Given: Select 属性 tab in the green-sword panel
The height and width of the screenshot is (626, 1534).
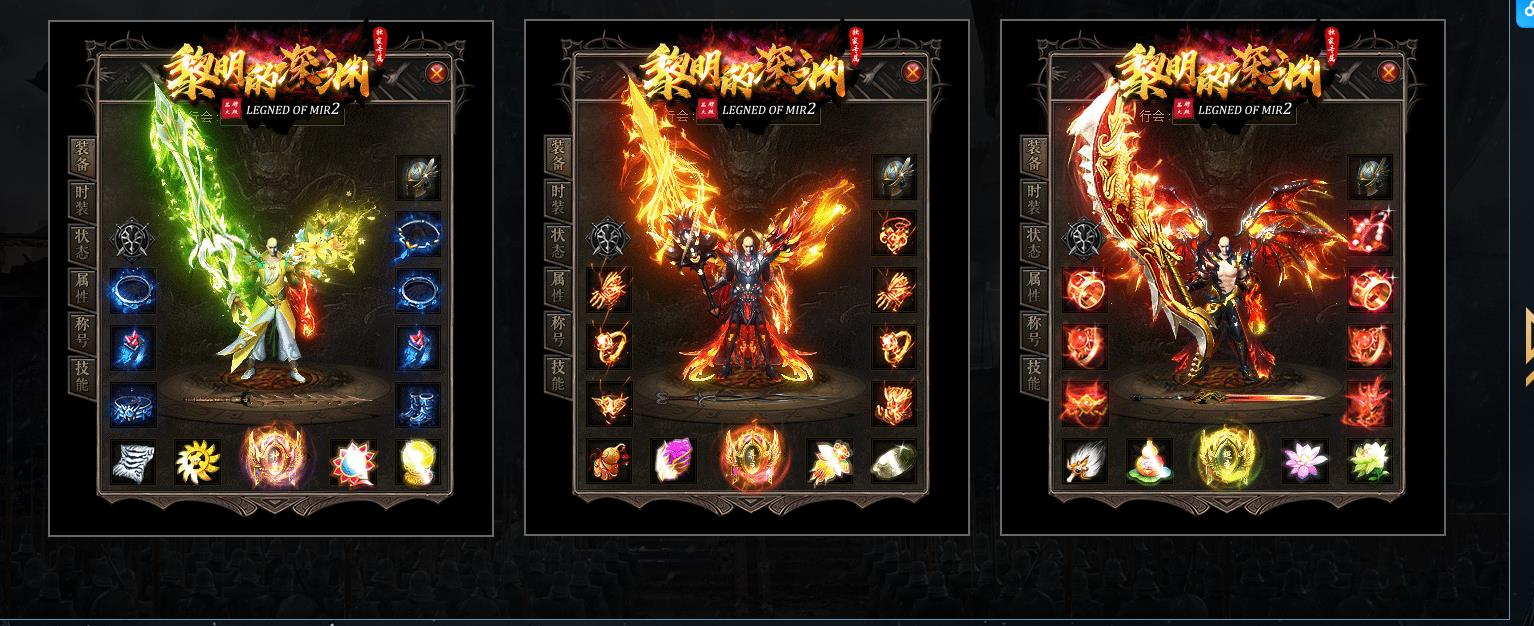Looking at the screenshot, I should point(83,289).
